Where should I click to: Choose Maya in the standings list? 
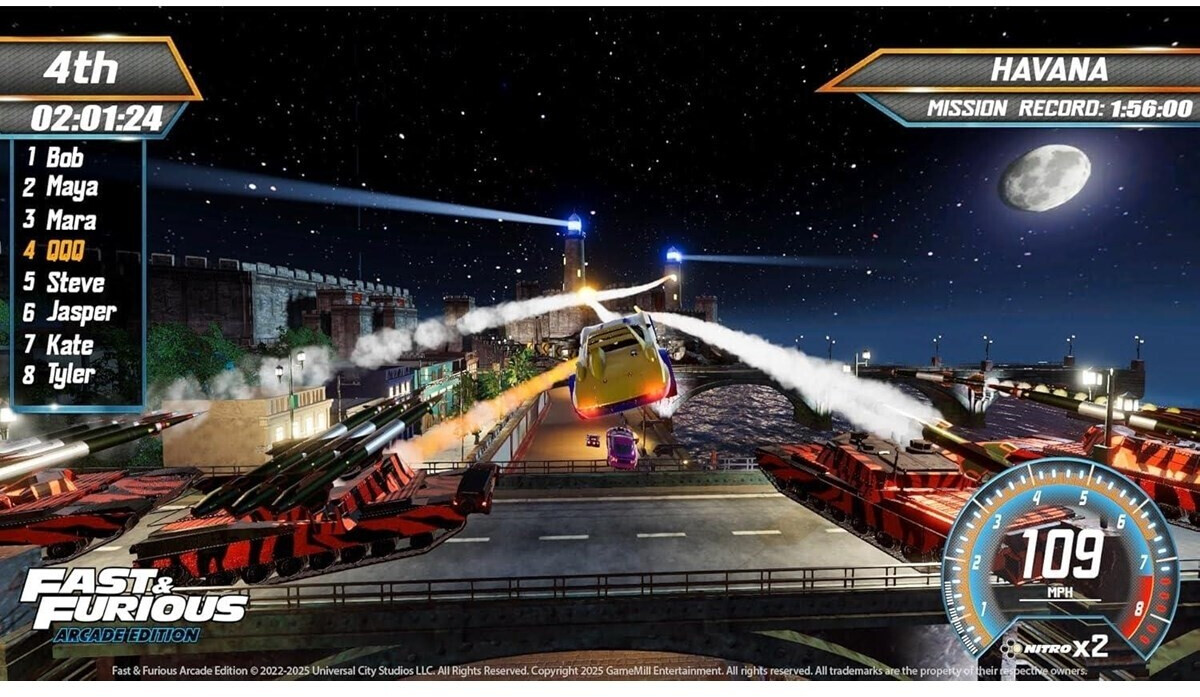pos(71,188)
